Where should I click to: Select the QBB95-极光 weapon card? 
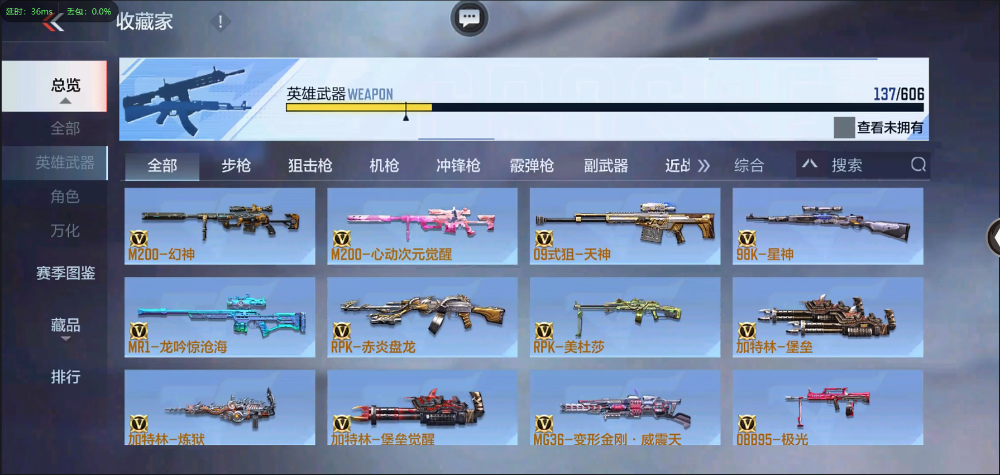click(x=827, y=408)
